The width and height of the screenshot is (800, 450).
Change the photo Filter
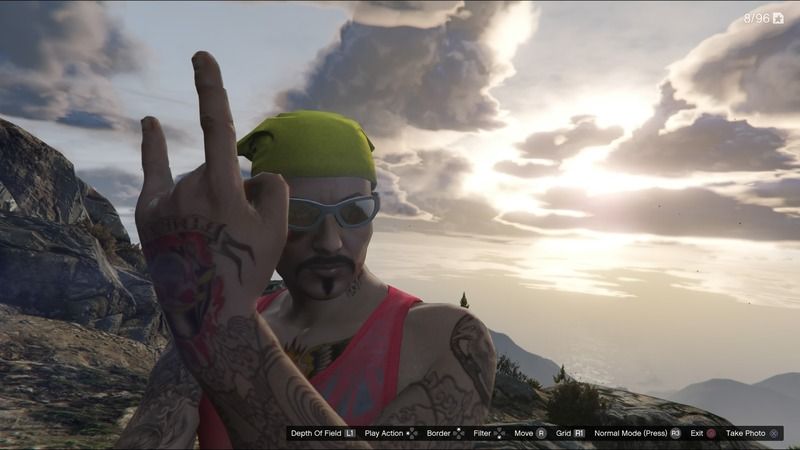(x=489, y=433)
